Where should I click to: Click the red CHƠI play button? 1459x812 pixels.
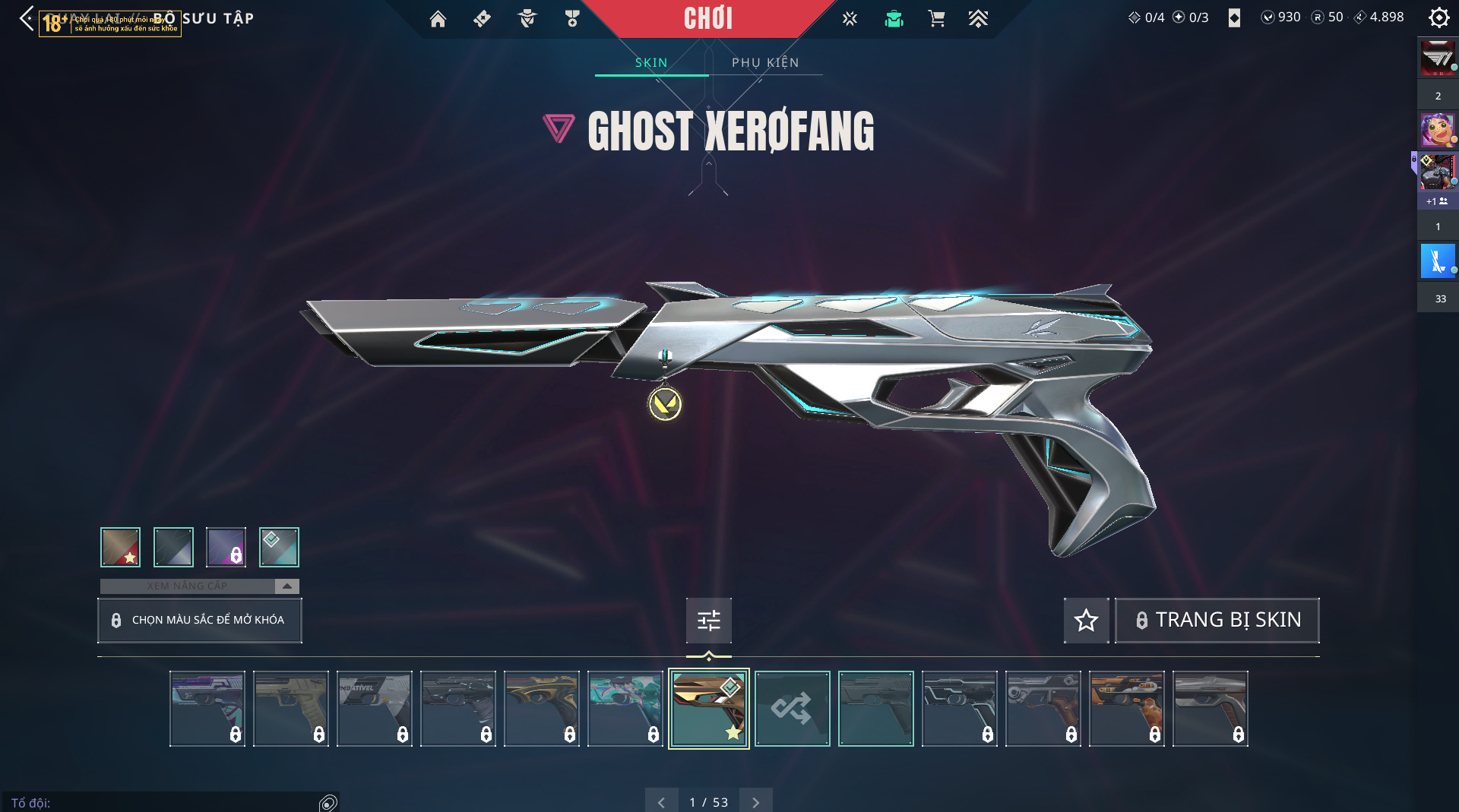[x=708, y=18]
